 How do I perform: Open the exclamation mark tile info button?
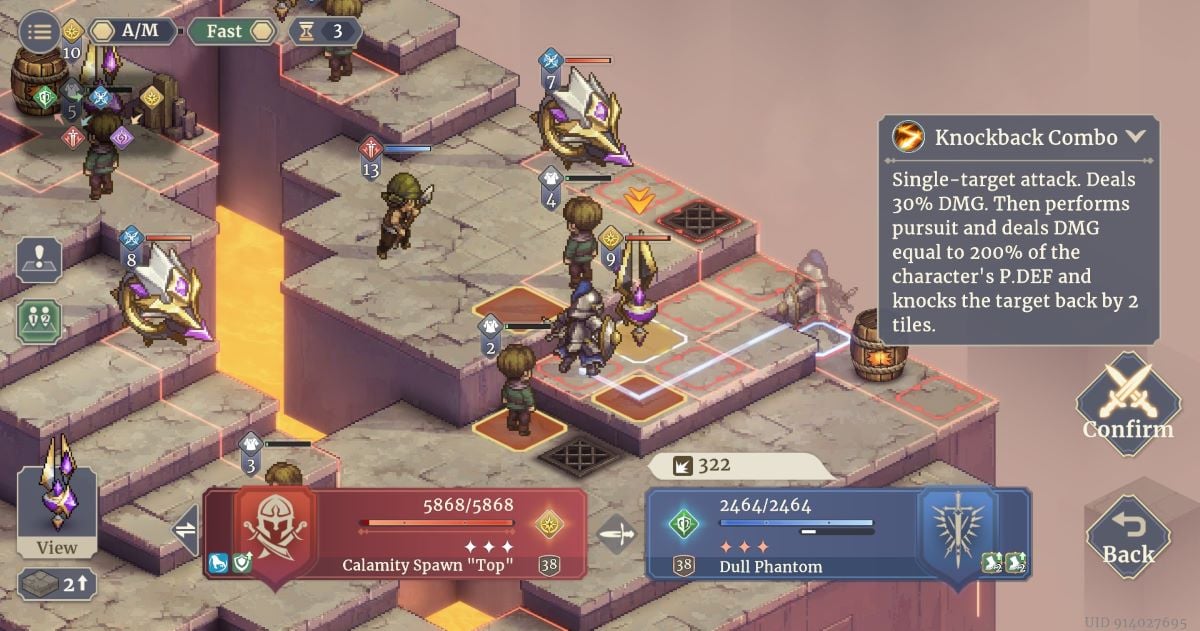40,261
